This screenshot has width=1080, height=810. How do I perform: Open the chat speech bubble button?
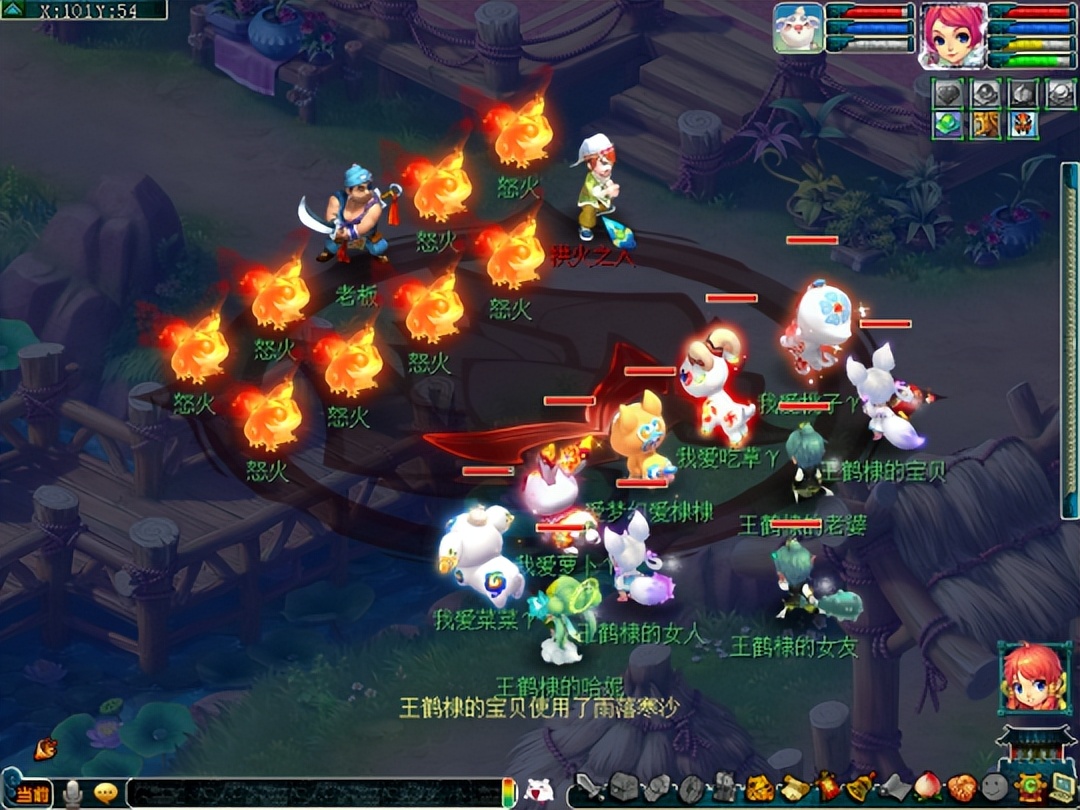point(105,794)
